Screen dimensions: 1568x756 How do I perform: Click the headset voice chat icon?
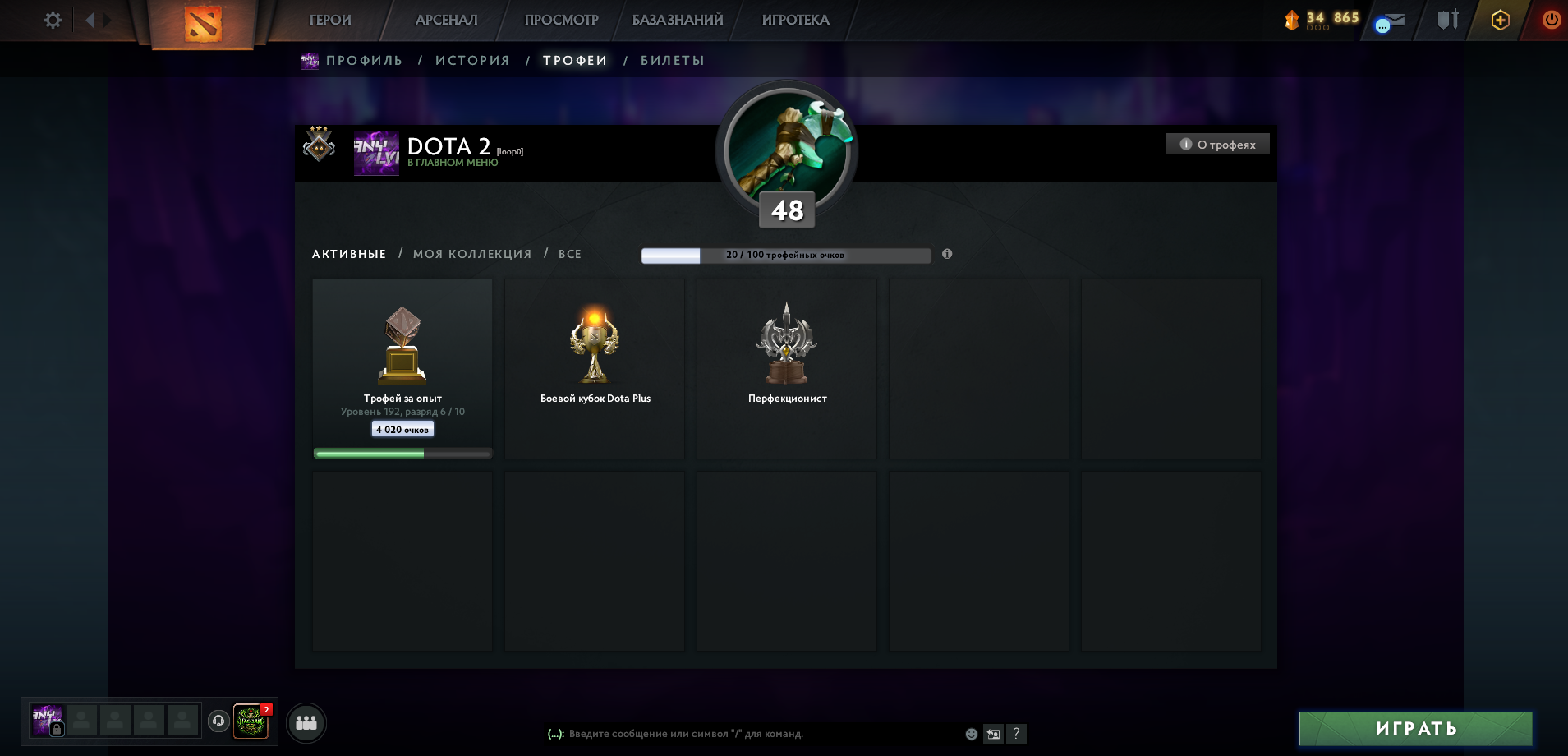tap(218, 723)
